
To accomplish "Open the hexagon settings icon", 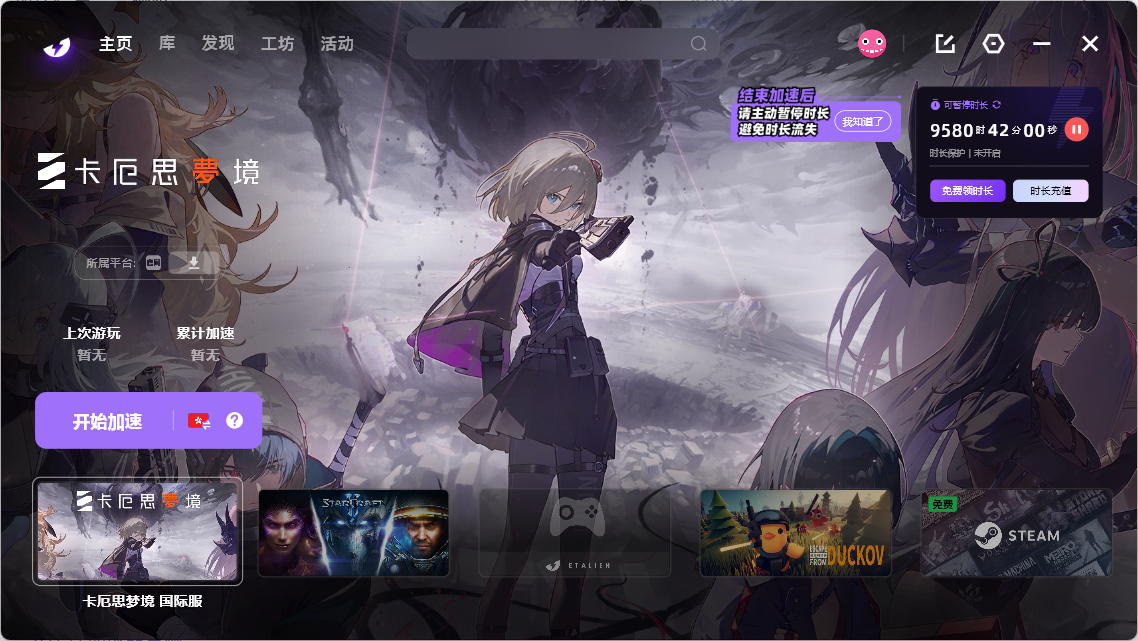I will pyautogui.click(x=993, y=44).
